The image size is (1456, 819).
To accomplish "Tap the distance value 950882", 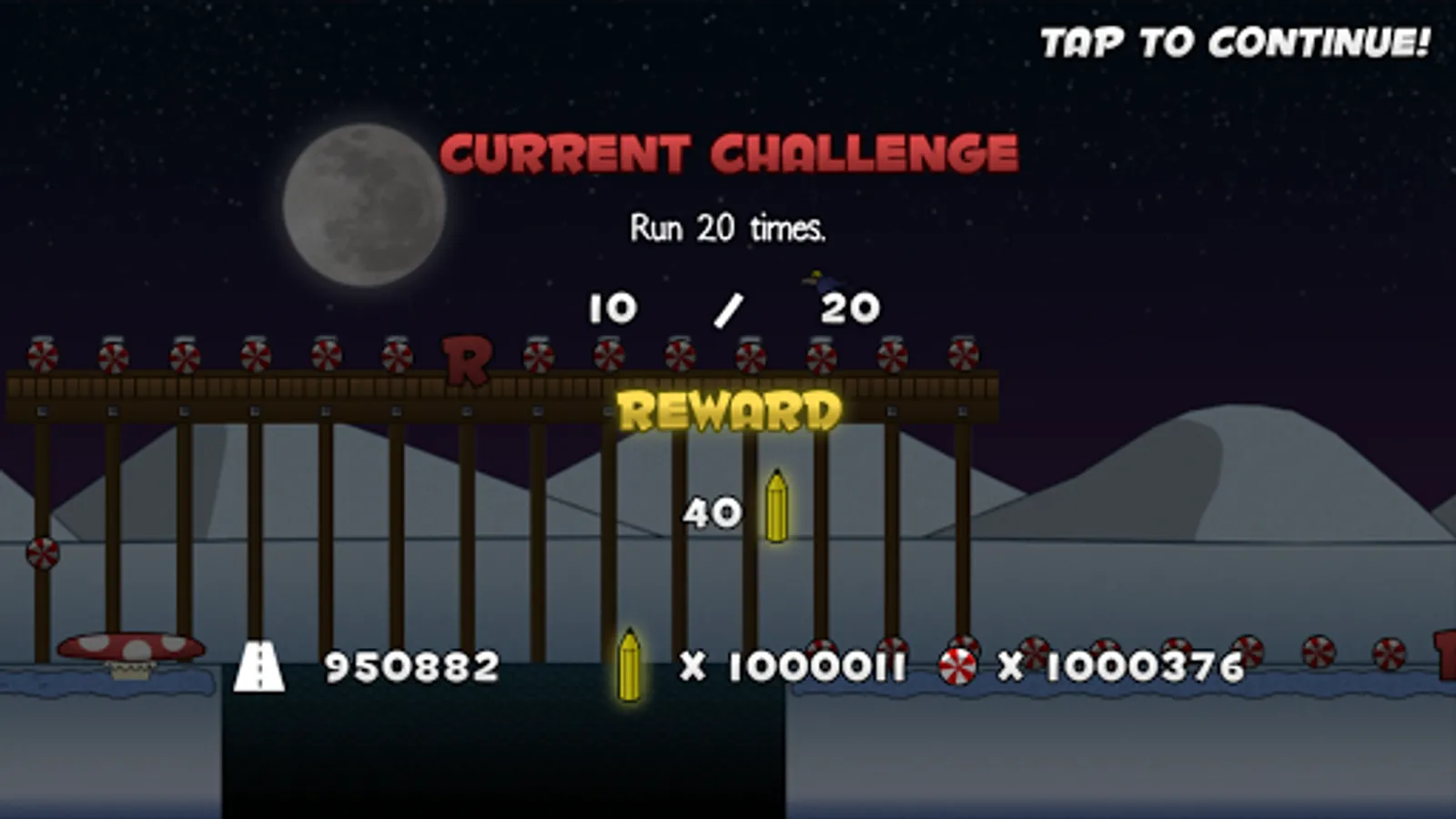I will click(411, 667).
